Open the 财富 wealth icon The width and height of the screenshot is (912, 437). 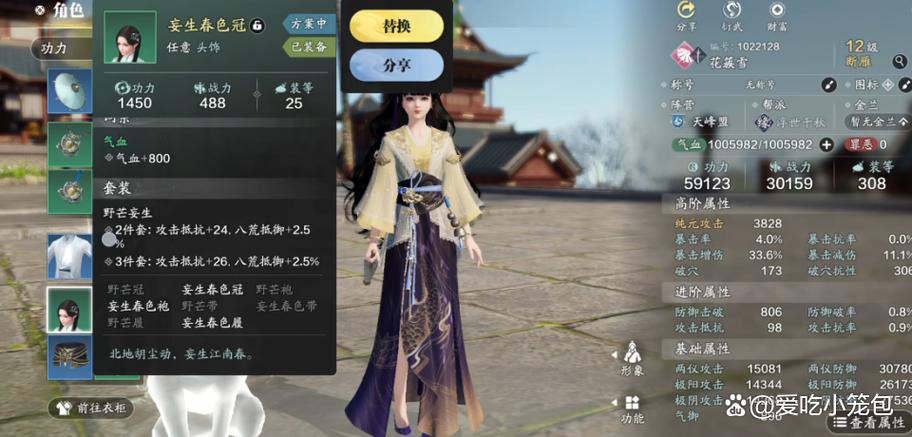click(x=776, y=15)
